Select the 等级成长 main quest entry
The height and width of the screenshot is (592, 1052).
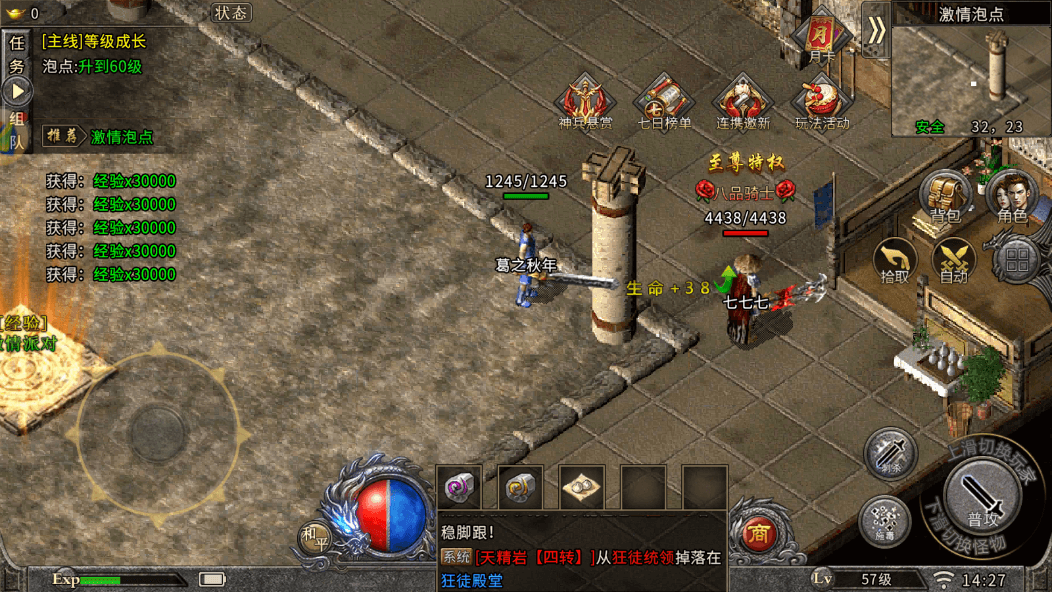point(94,42)
